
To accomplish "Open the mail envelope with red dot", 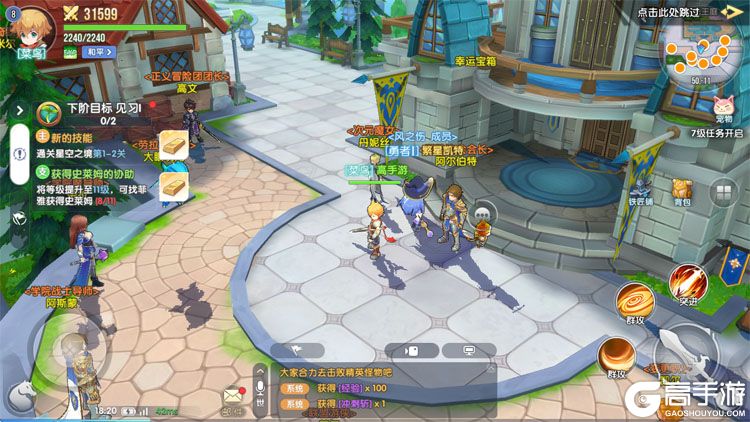I will pyautogui.click(x=233, y=396).
